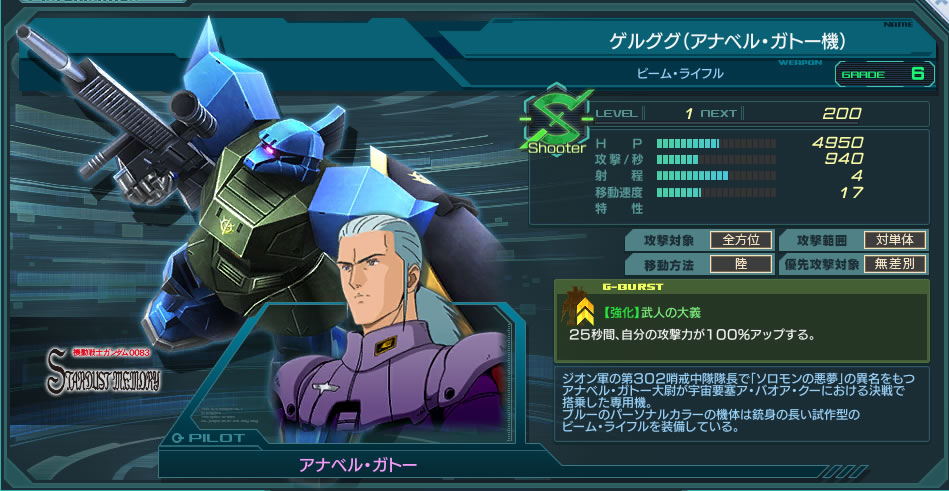Select the アナベル・ガトー pilot name plate
949x491 pixels.
click(358, 465)
